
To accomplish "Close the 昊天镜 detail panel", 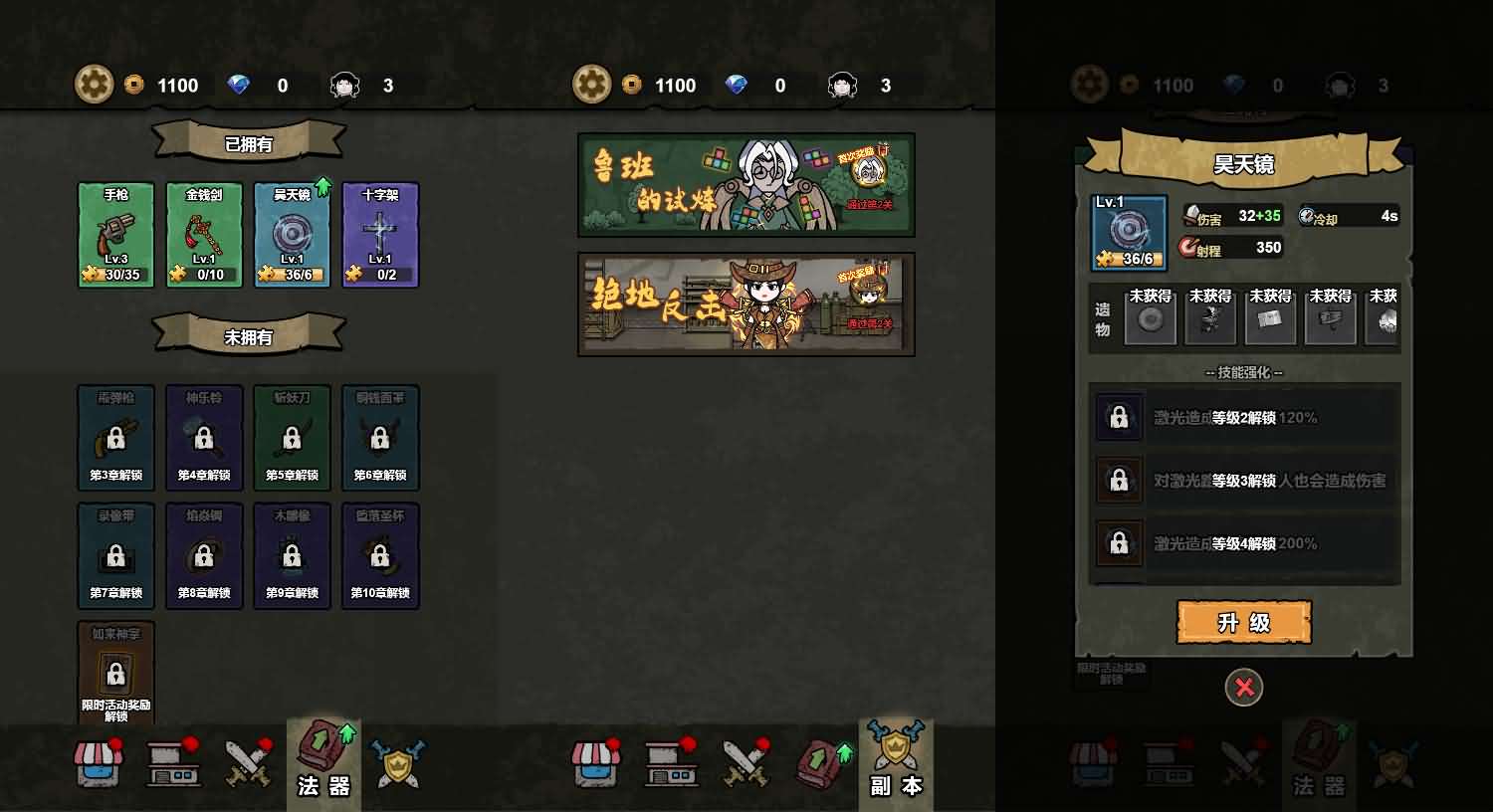I will [x=1244, y=688].
